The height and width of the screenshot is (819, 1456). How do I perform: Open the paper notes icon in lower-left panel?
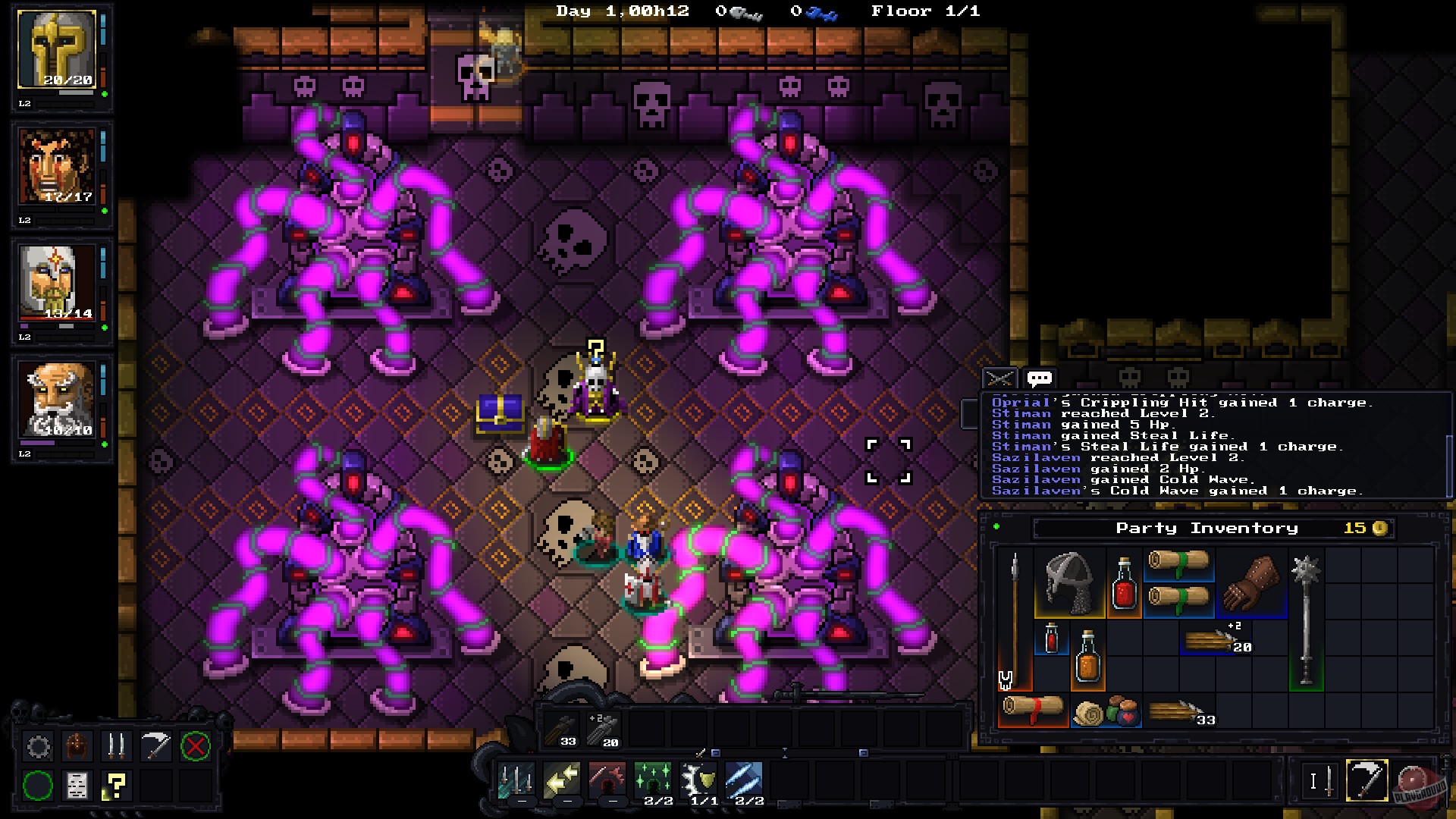click(x=77, y=786)
